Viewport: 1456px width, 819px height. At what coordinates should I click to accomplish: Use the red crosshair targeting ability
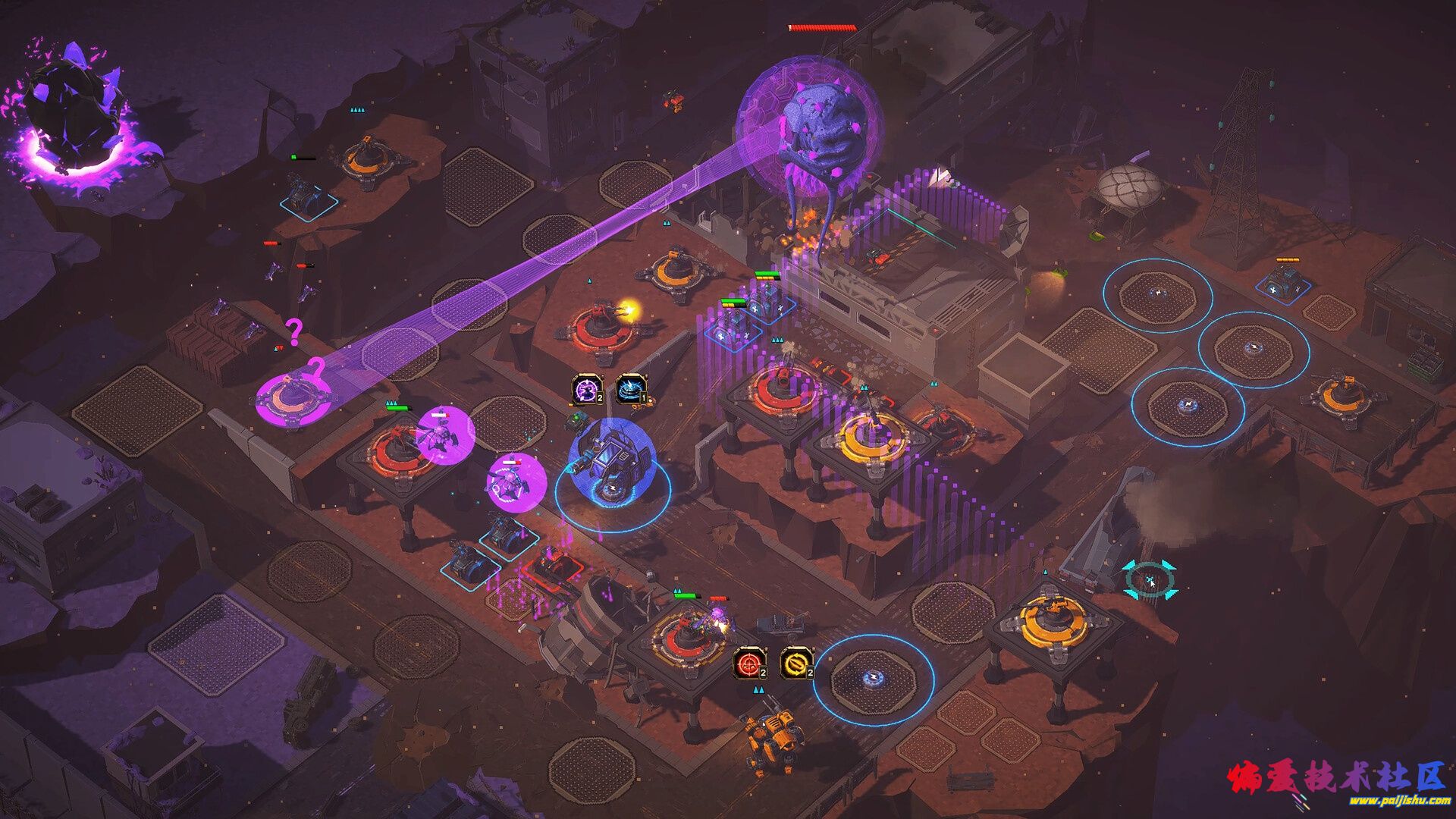[749, 664]
